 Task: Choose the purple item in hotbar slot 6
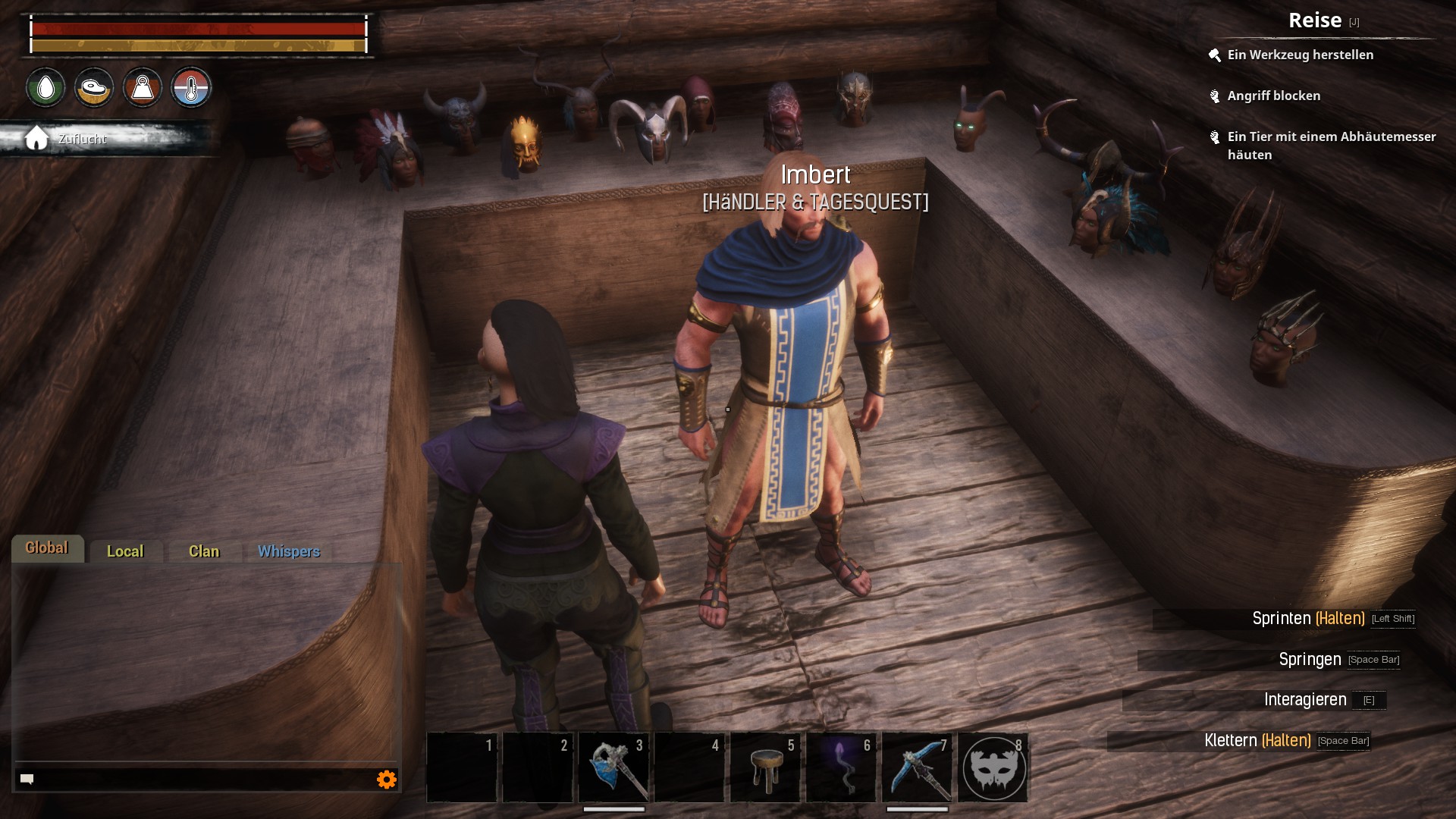pyautogui.click(x=841, y=767)
